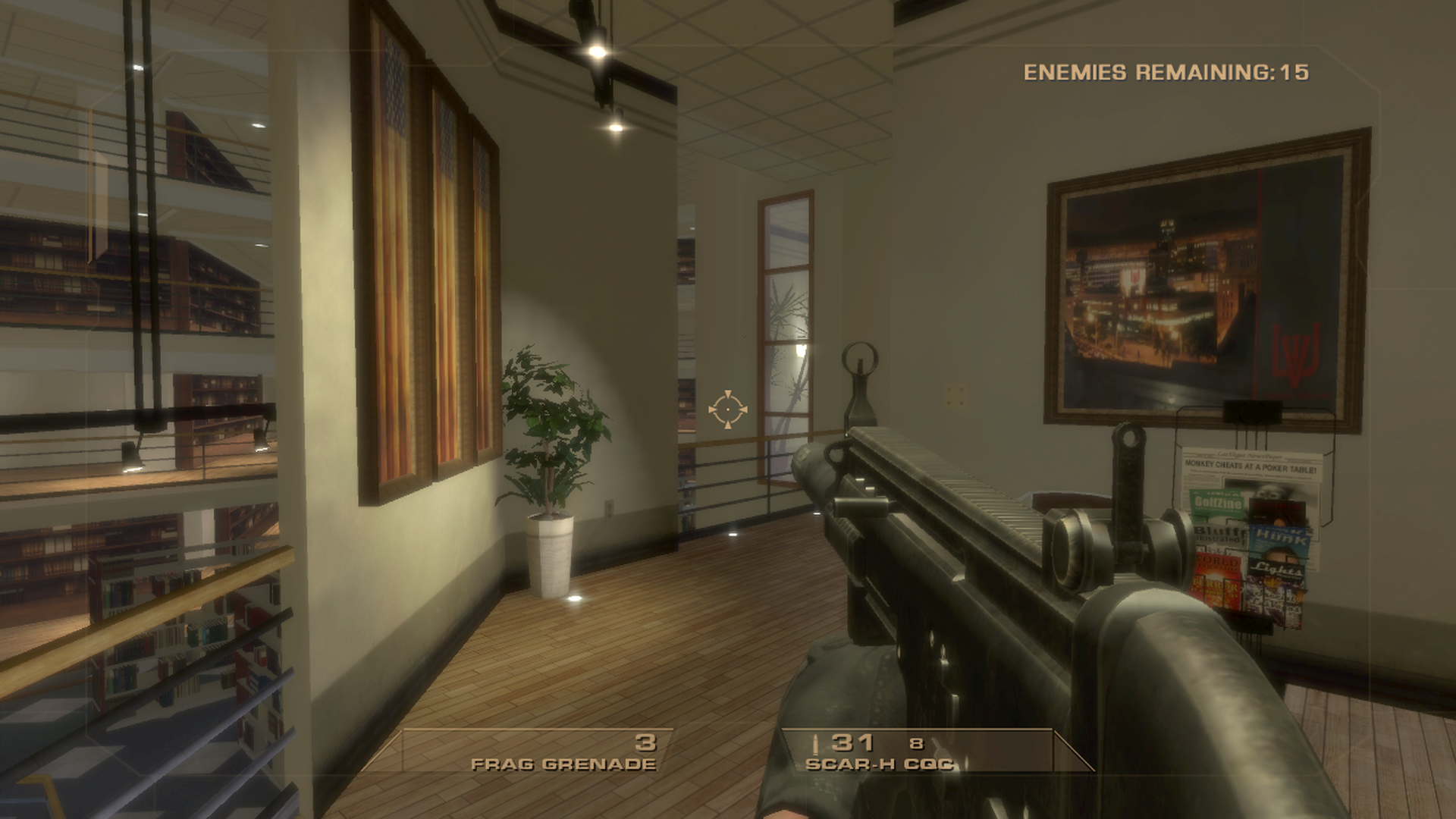Open the GolfZine magazine on the rack
Viewport: 1456px width, 819px height.
pos(1218,503)
